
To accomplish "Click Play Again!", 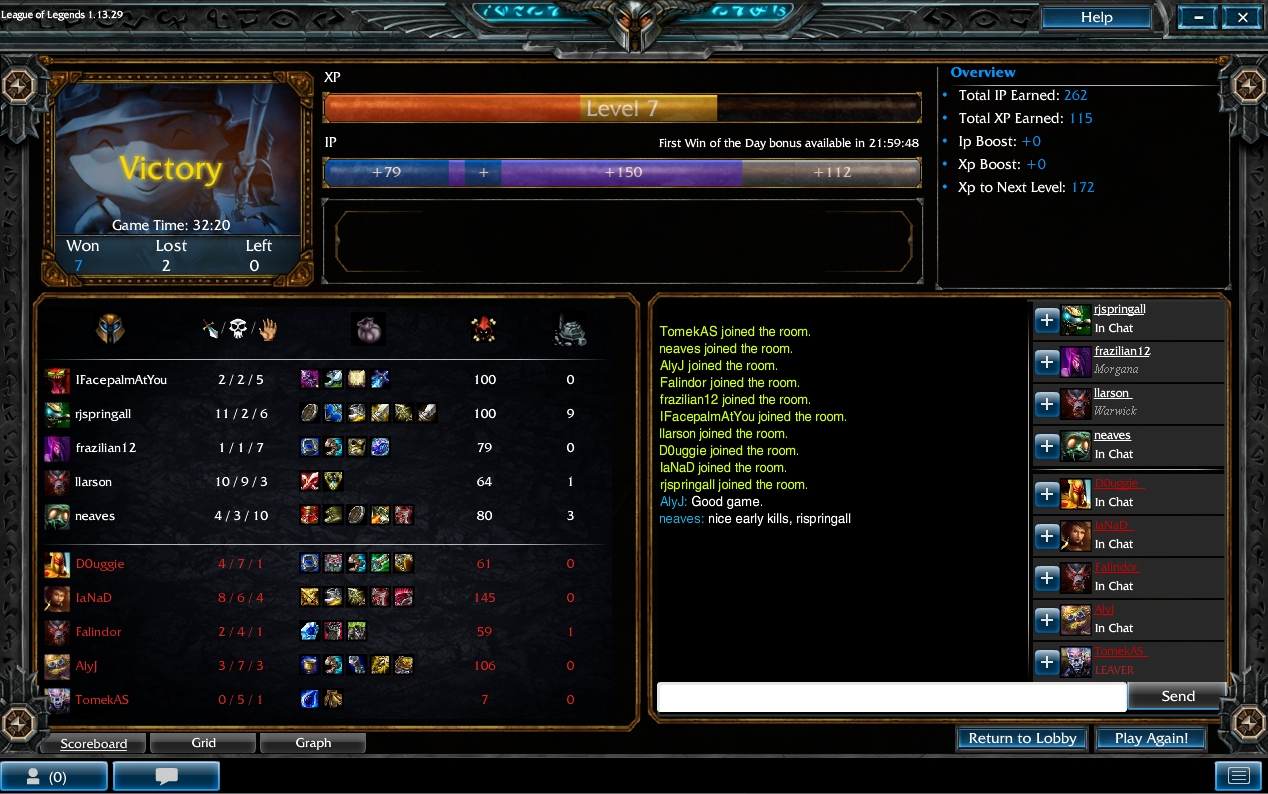I will coord(1151,738).
